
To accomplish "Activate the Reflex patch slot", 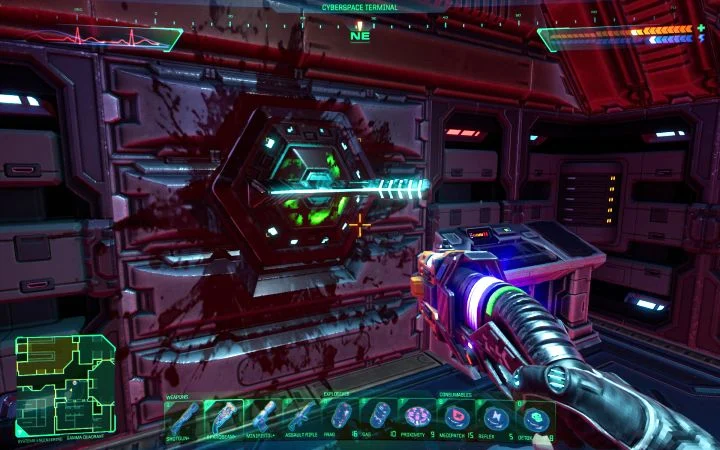I will coord(498,417).
